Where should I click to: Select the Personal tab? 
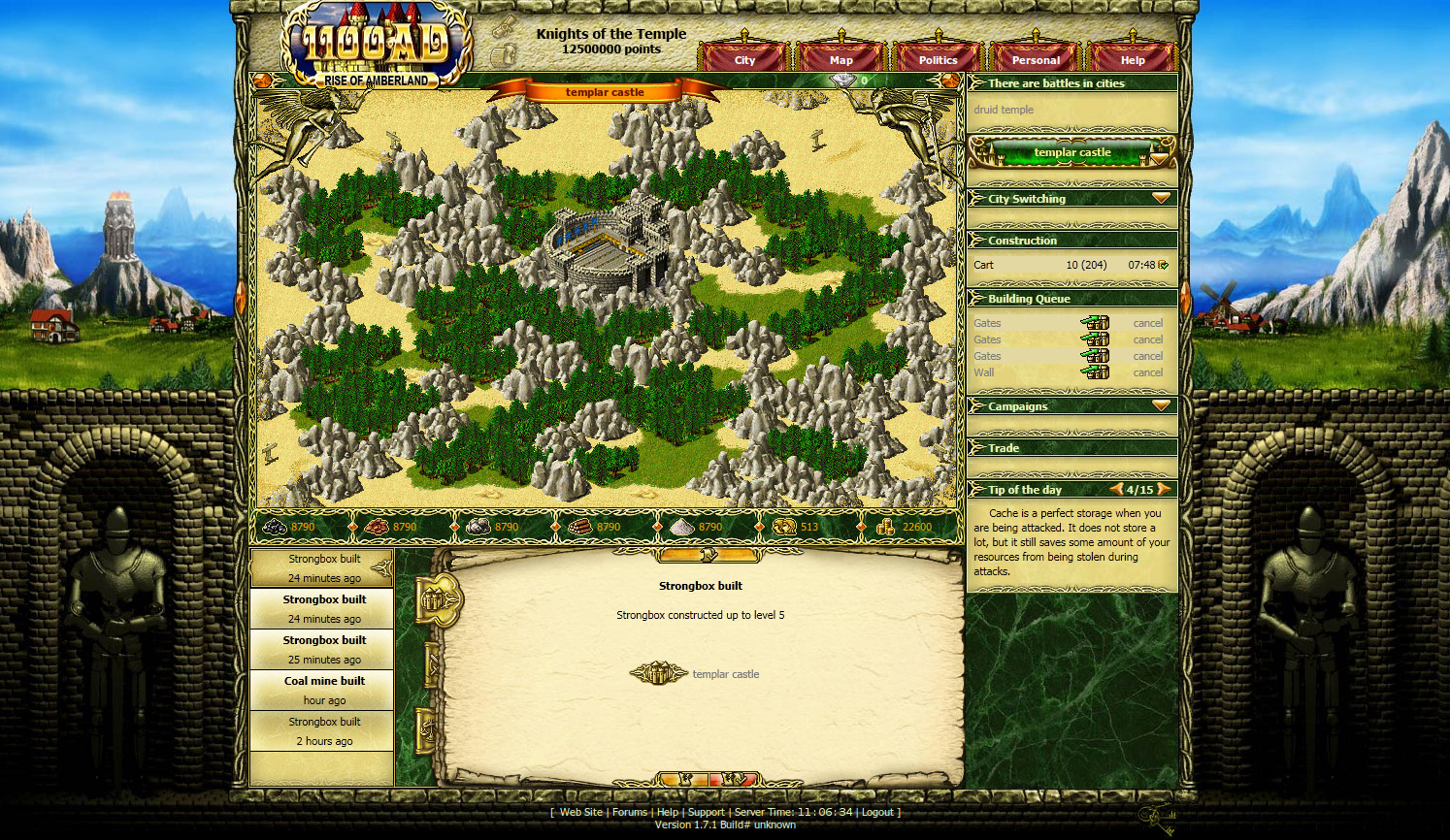click(x=1036, y=60)
